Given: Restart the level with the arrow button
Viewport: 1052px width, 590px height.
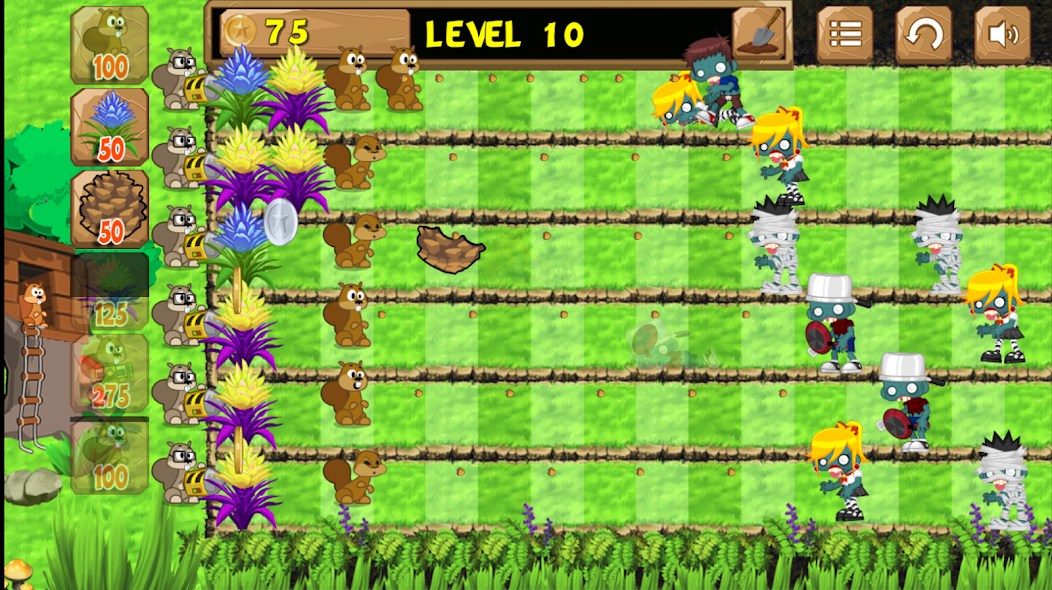Looking at the screenshot, I should point(923,35).
